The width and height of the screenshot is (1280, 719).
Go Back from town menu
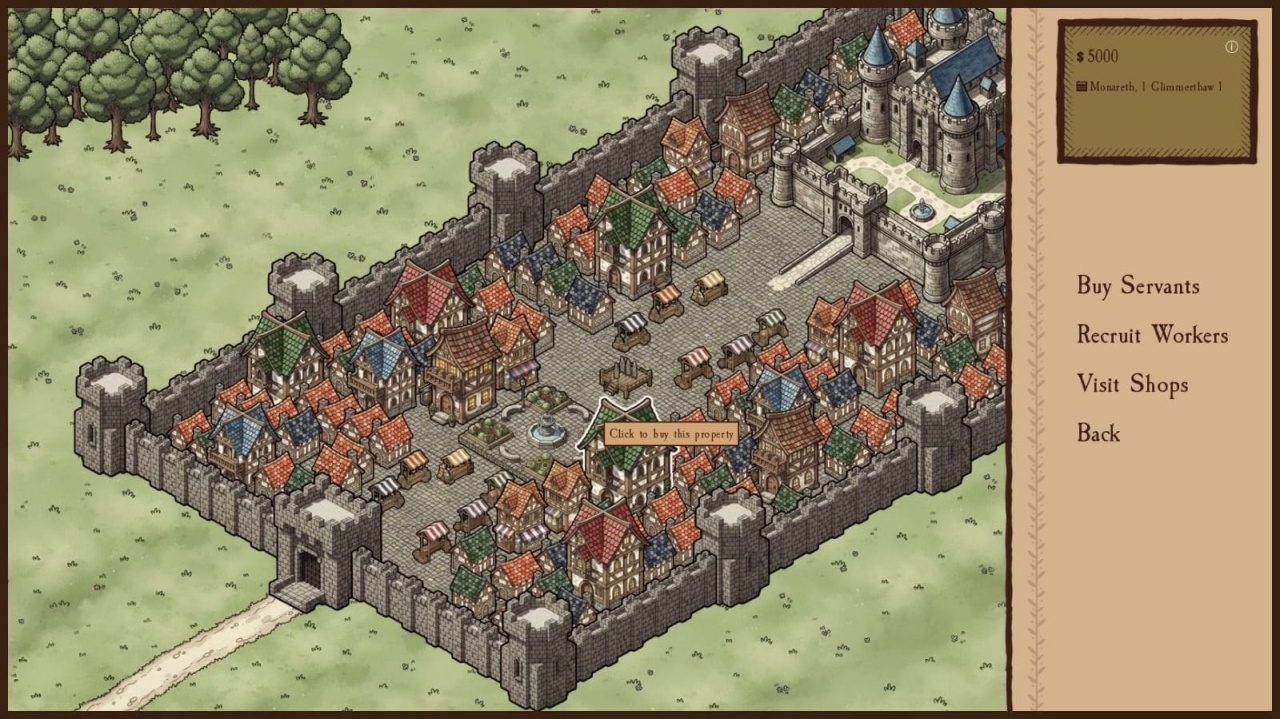[1098, 433]
